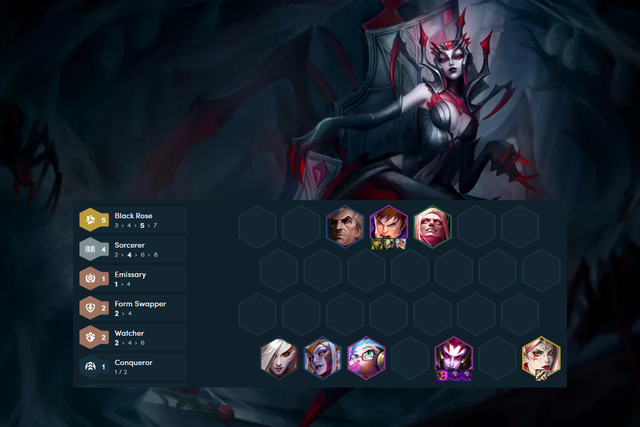Pick the Cassiopeia champion portrait
640x427 pixels.
pos(322,357)
